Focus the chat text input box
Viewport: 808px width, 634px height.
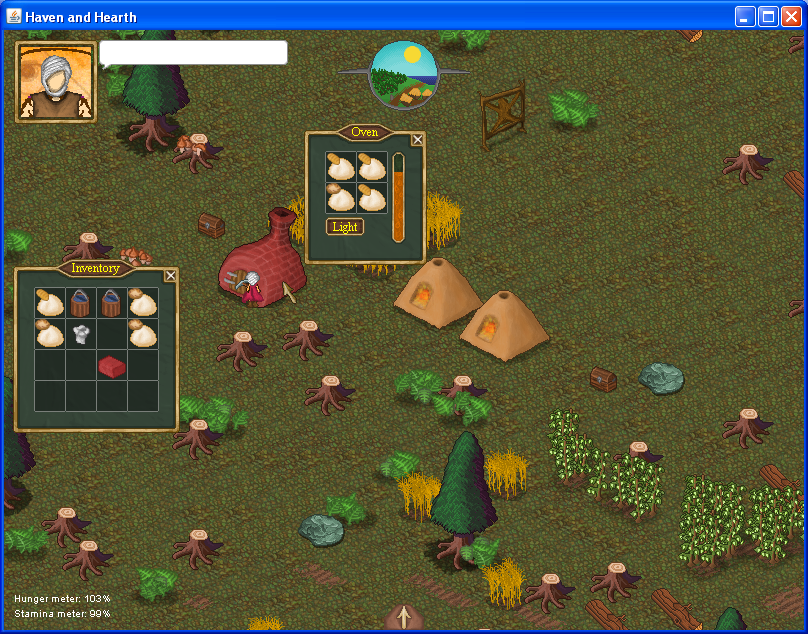point(193,53)
